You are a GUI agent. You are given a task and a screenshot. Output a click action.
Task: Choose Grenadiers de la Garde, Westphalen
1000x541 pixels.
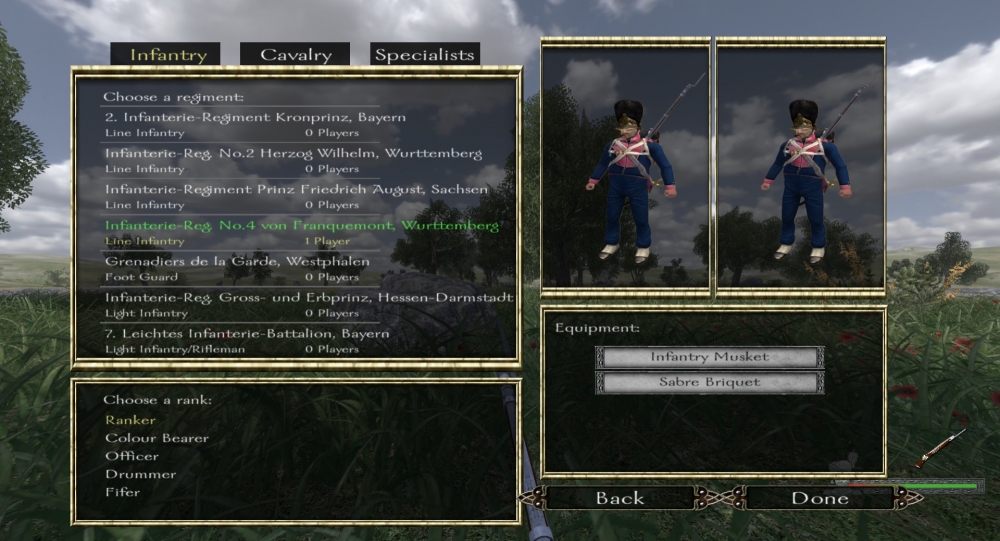pos(237,261)
